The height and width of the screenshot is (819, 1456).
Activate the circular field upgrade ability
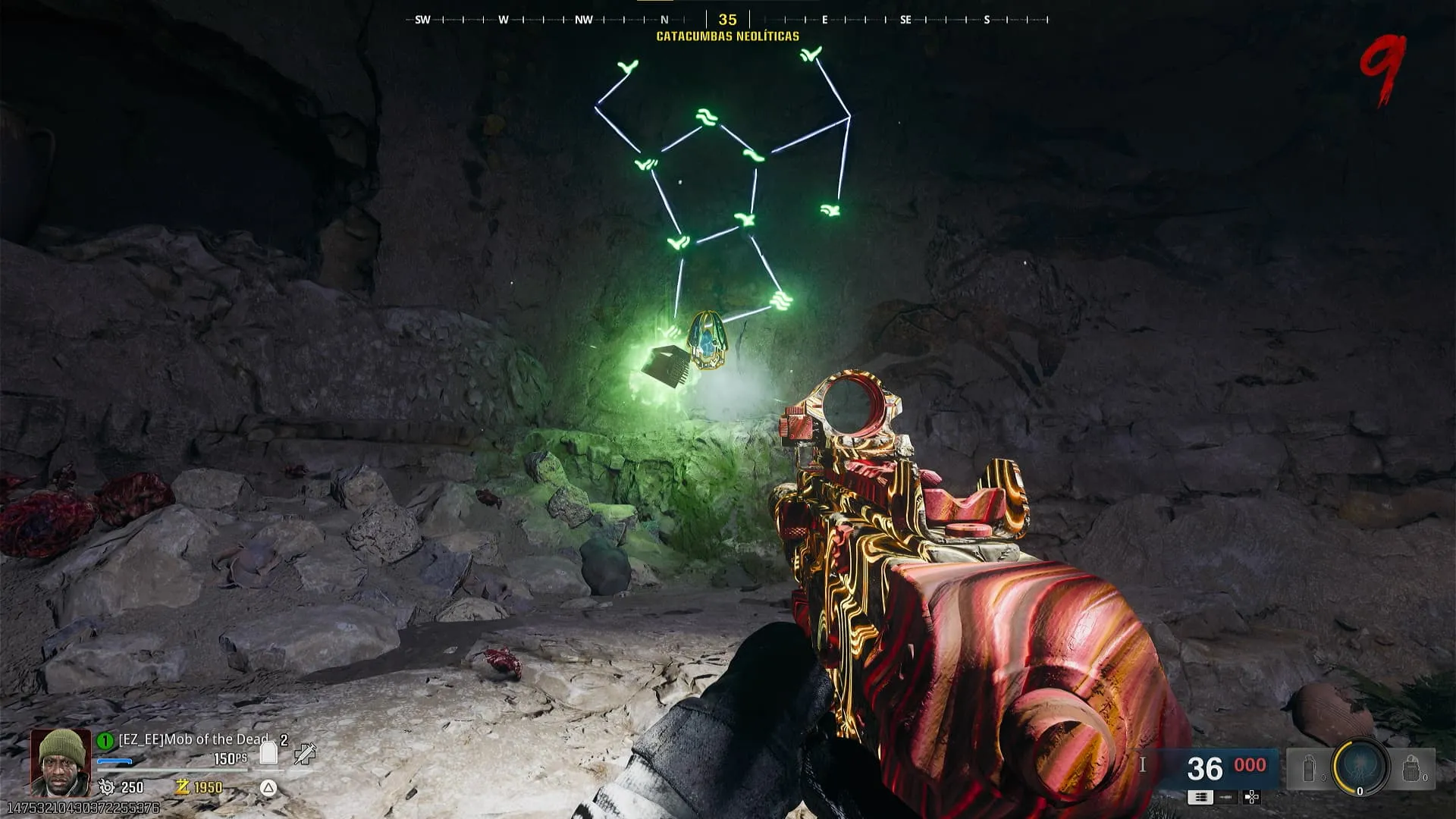[x=1360, y=768]
